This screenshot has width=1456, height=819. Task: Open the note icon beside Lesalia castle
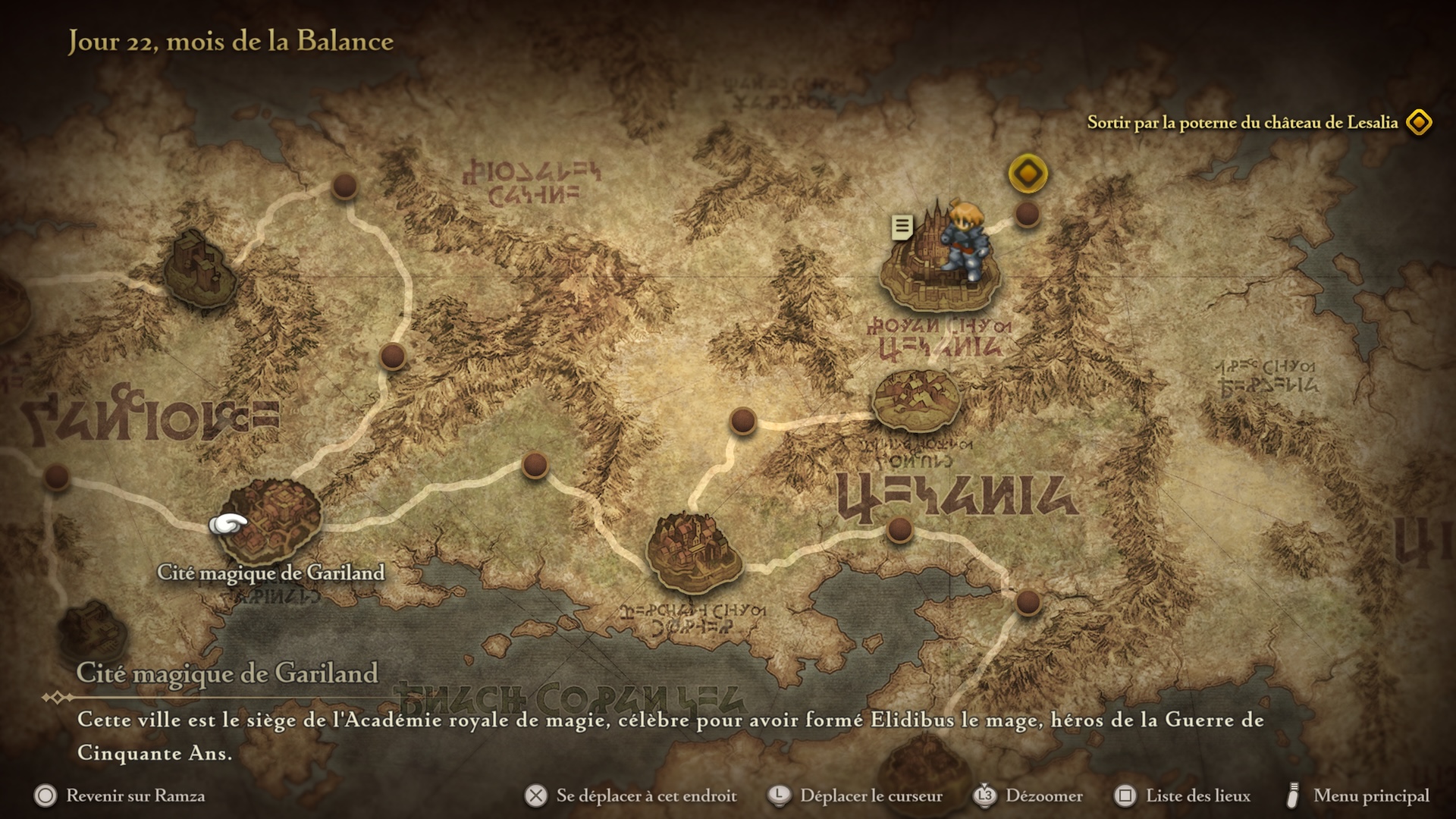point(902,226)
